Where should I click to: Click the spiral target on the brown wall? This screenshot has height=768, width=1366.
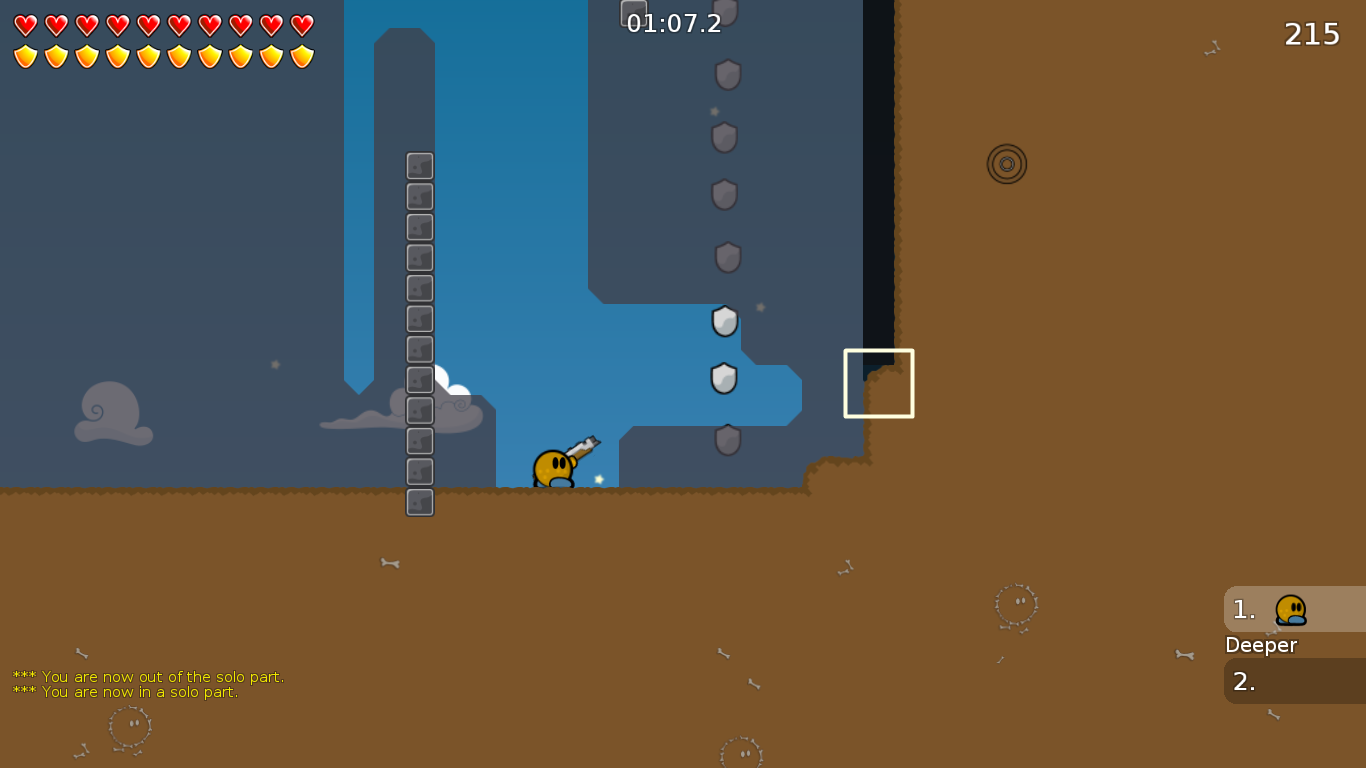click(x=1006, y=163)
